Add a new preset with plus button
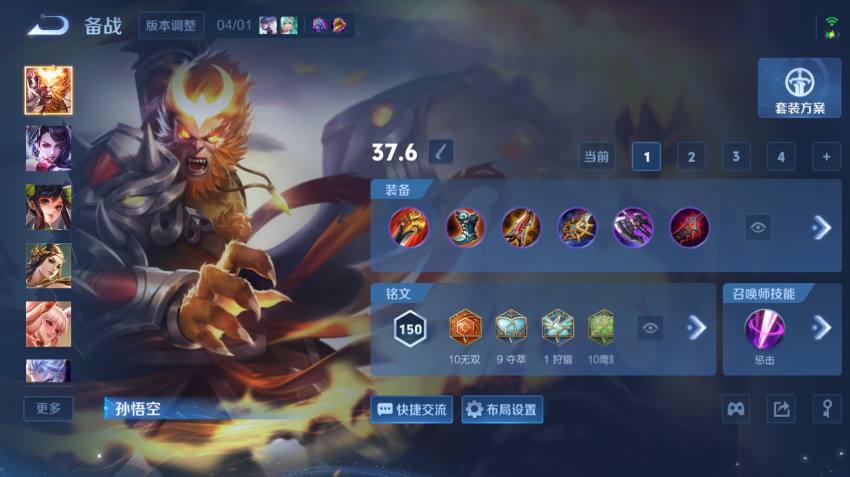Viewport: 850px width, 477px height. click(826, 157)
